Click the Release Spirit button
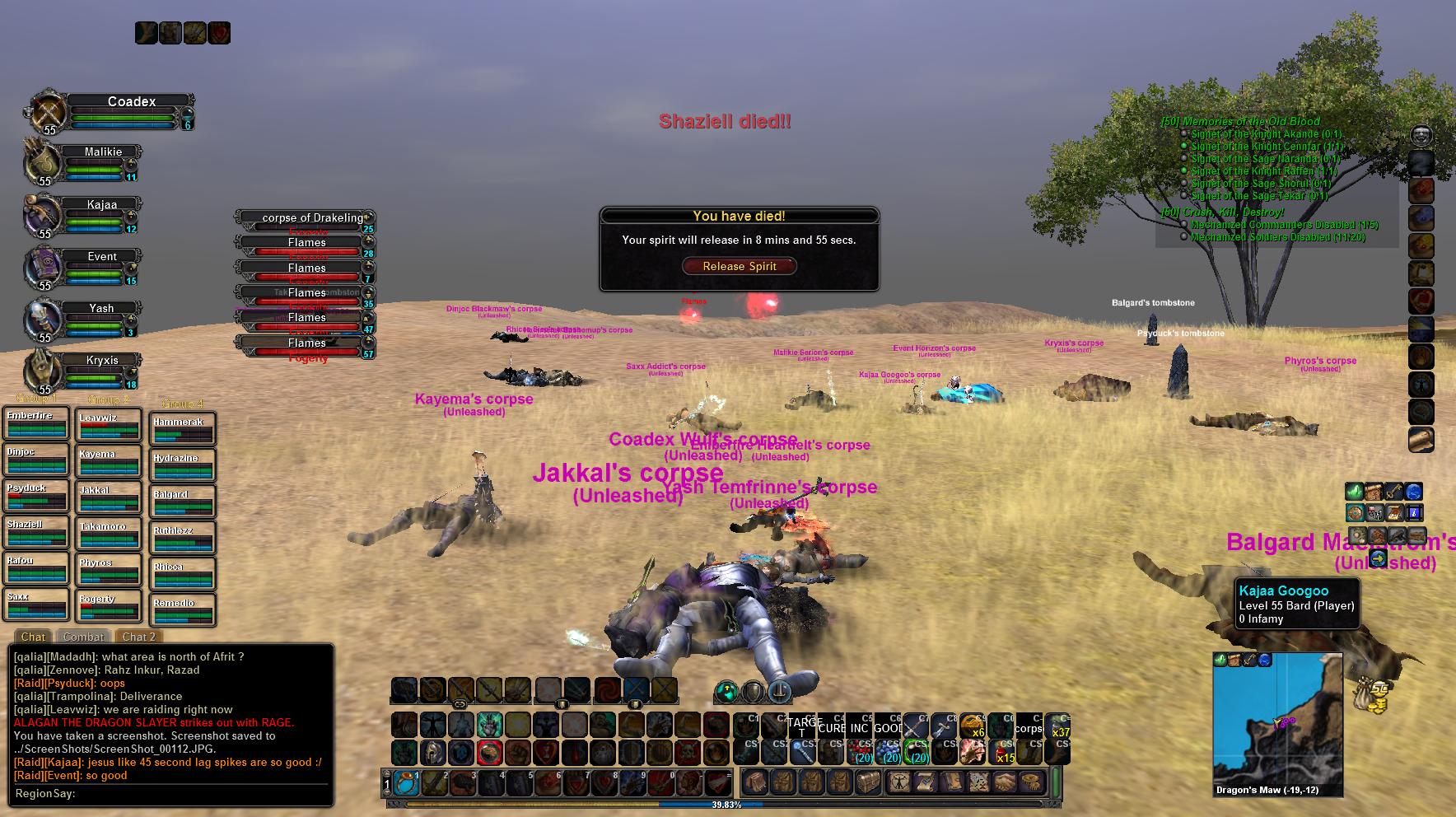Viewport: 1456px width, 817px height. coord(739,266)
